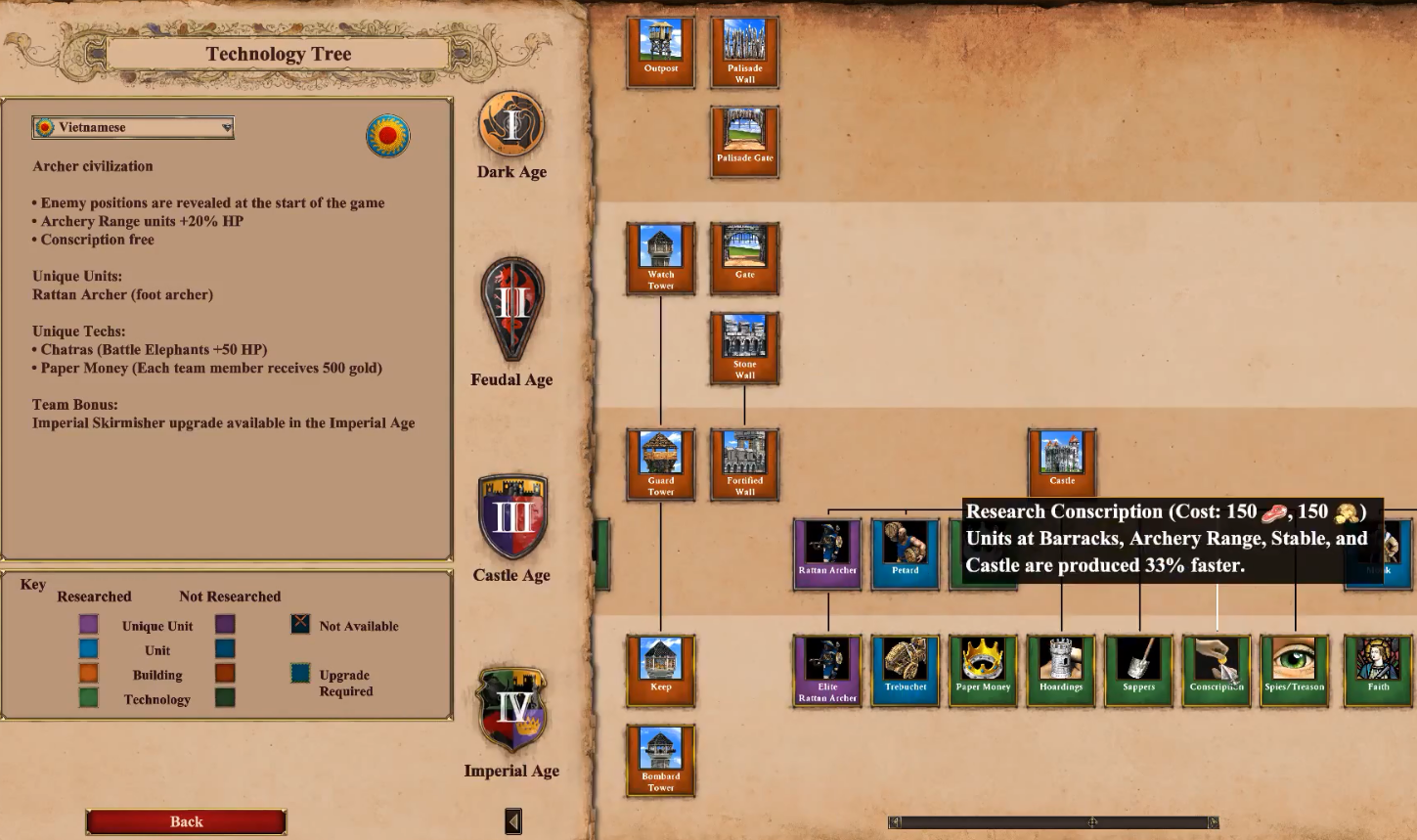
Task: Click the Paper Money technology
Action: click(x=983, y=671)
